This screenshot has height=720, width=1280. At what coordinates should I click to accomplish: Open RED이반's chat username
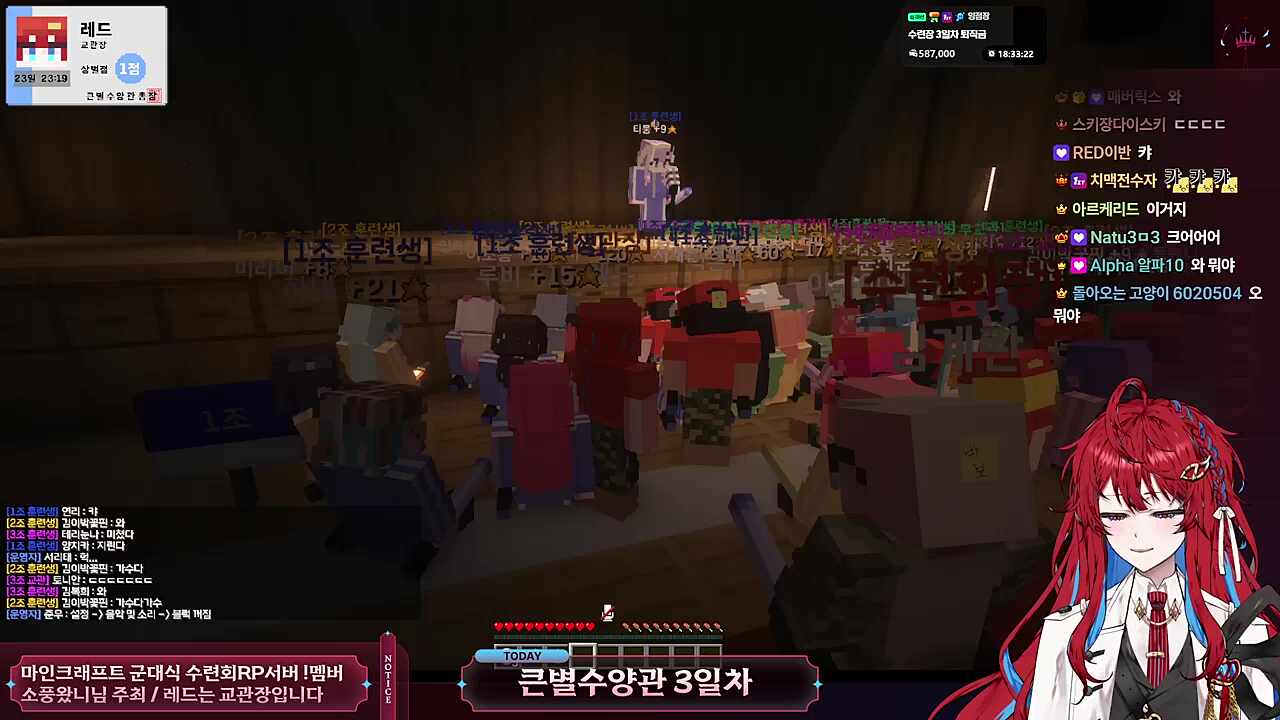[1100, 152]
